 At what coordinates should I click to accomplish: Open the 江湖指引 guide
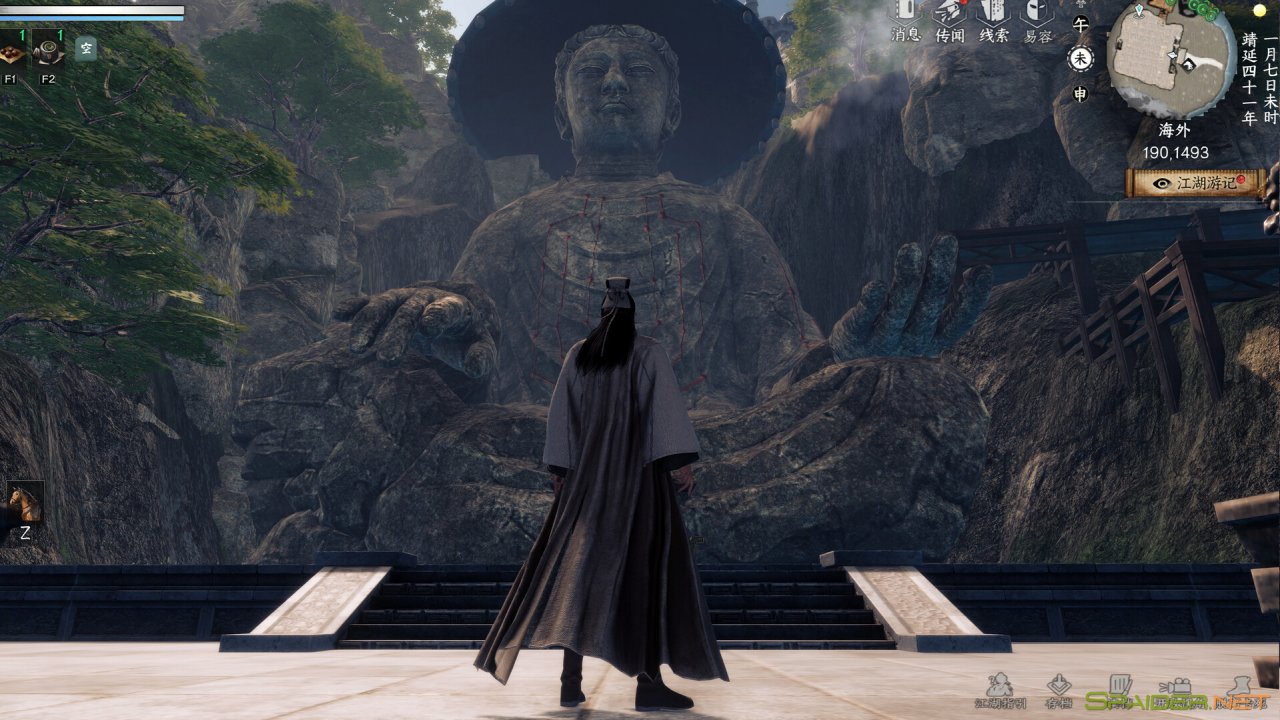999,688
